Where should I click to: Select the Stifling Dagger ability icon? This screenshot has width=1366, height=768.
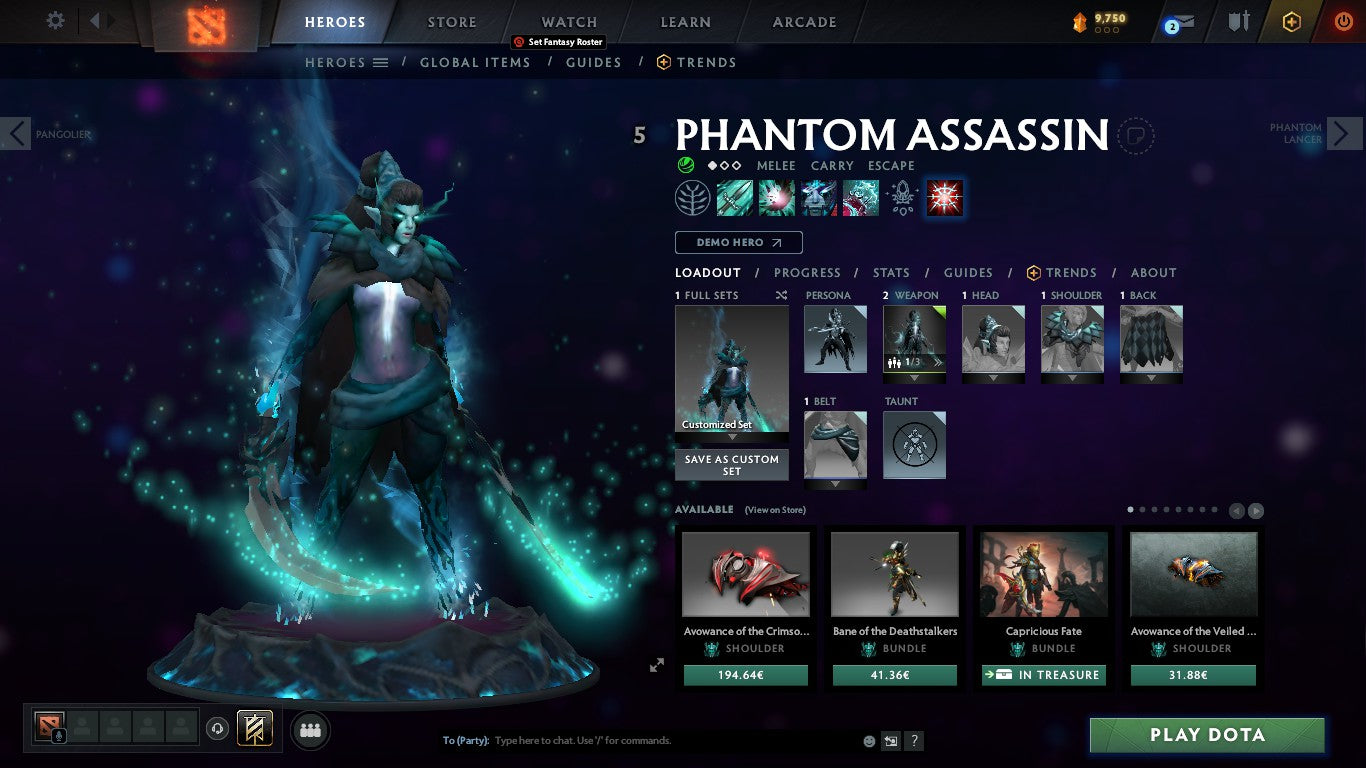(x=735, y=197)
